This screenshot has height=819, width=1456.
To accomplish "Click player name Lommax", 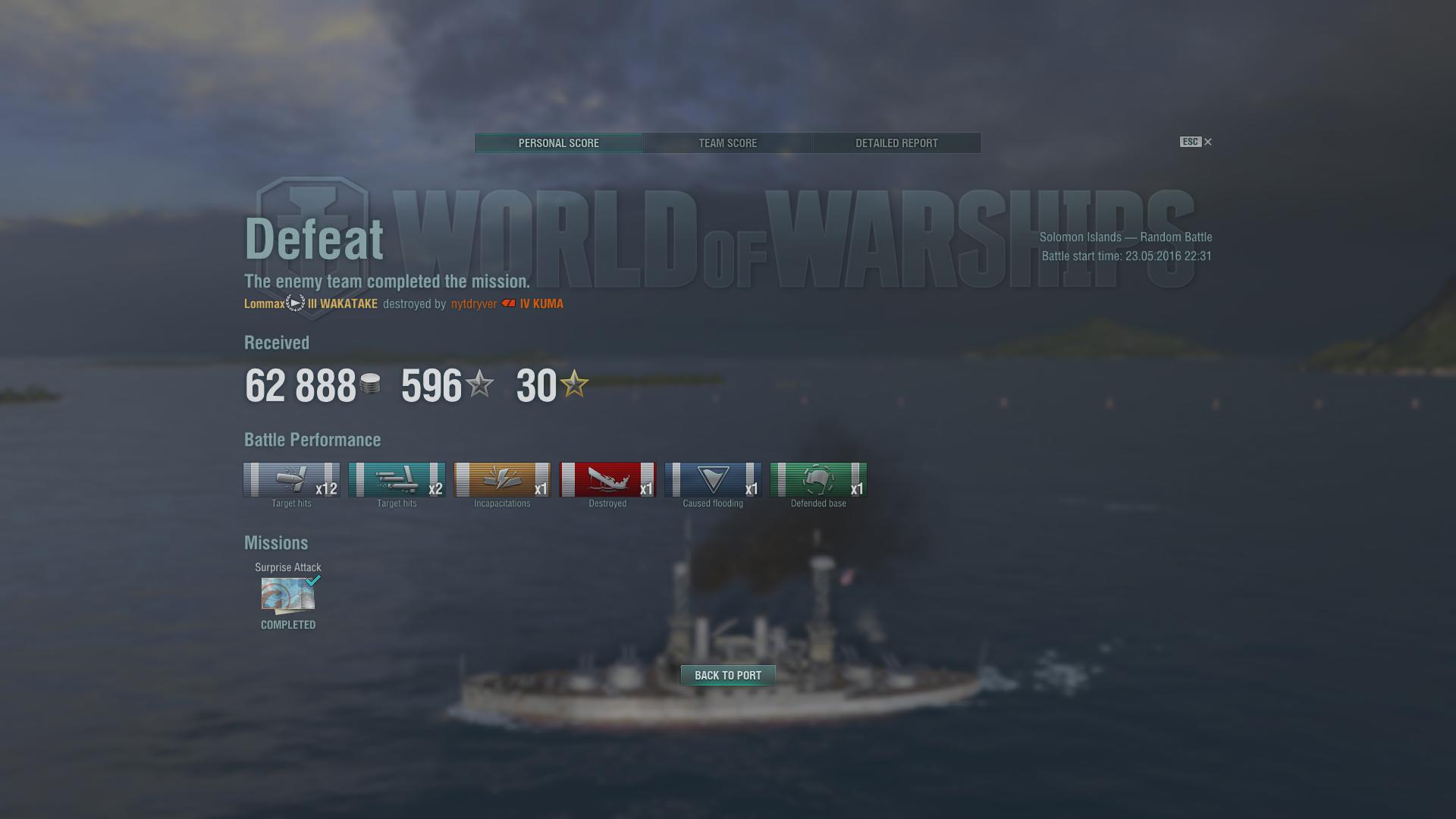I will tap(264, 304).
